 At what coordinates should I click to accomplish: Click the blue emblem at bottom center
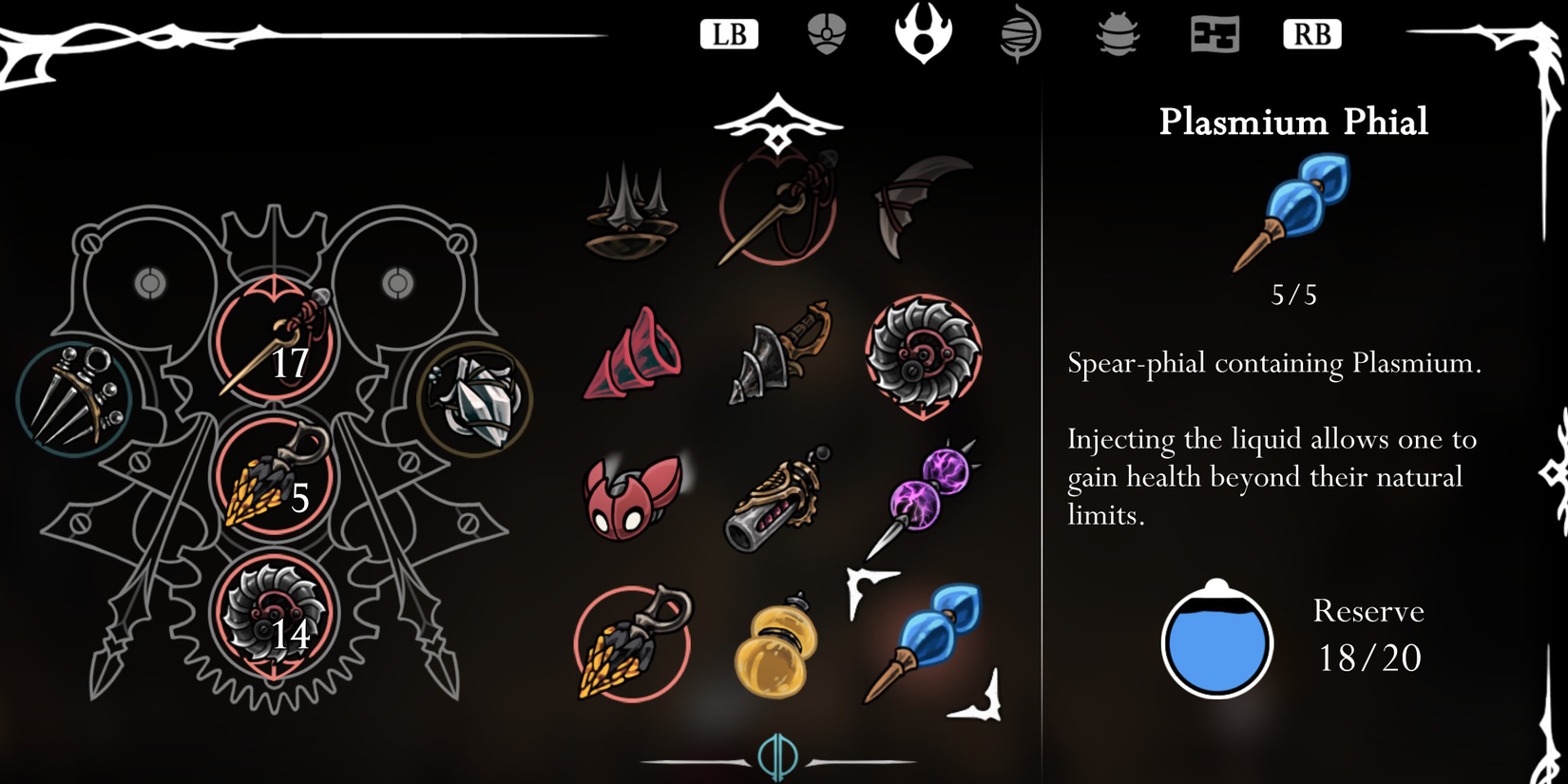pyautogui.click(x=775, y=755)
